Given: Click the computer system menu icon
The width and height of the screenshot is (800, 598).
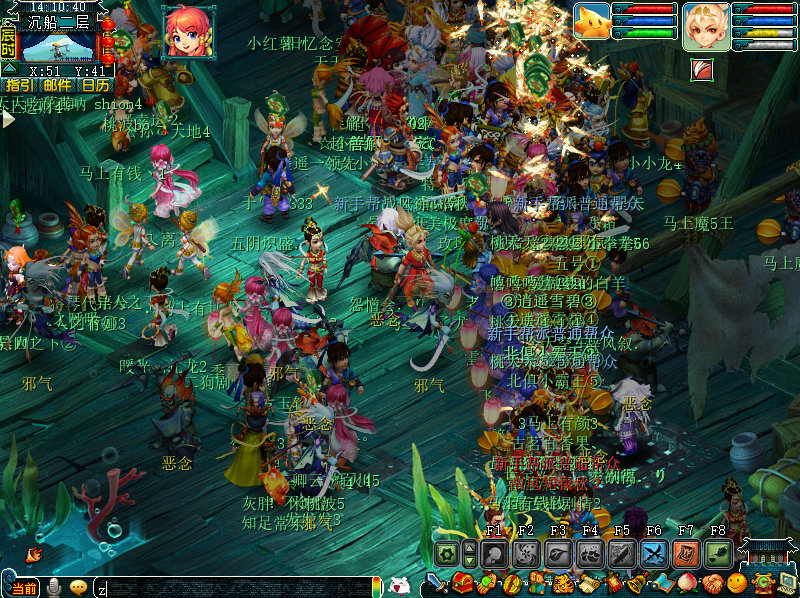Looking at the screenshot, I should point(787,583).
